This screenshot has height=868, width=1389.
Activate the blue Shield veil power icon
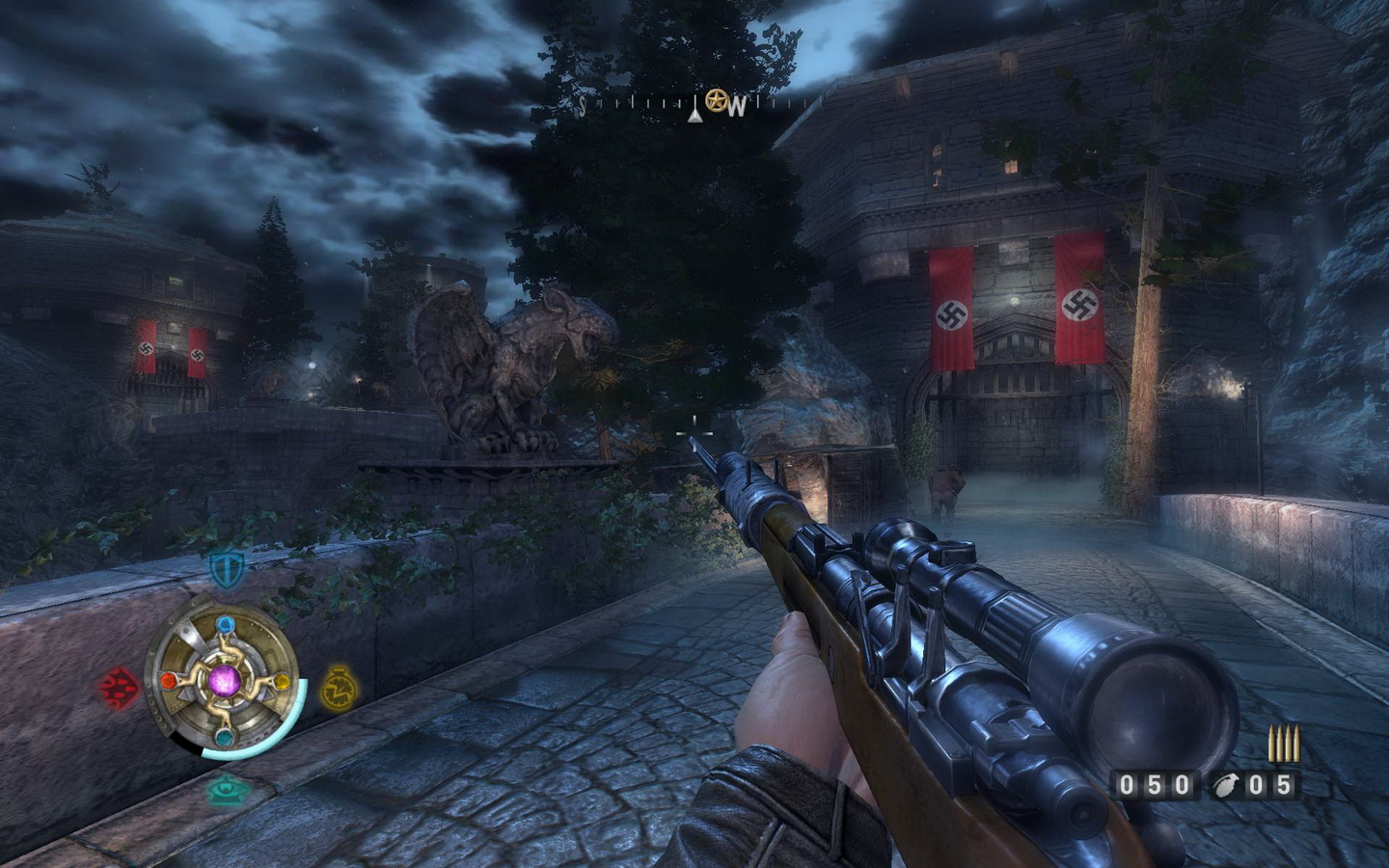(226, 568)
